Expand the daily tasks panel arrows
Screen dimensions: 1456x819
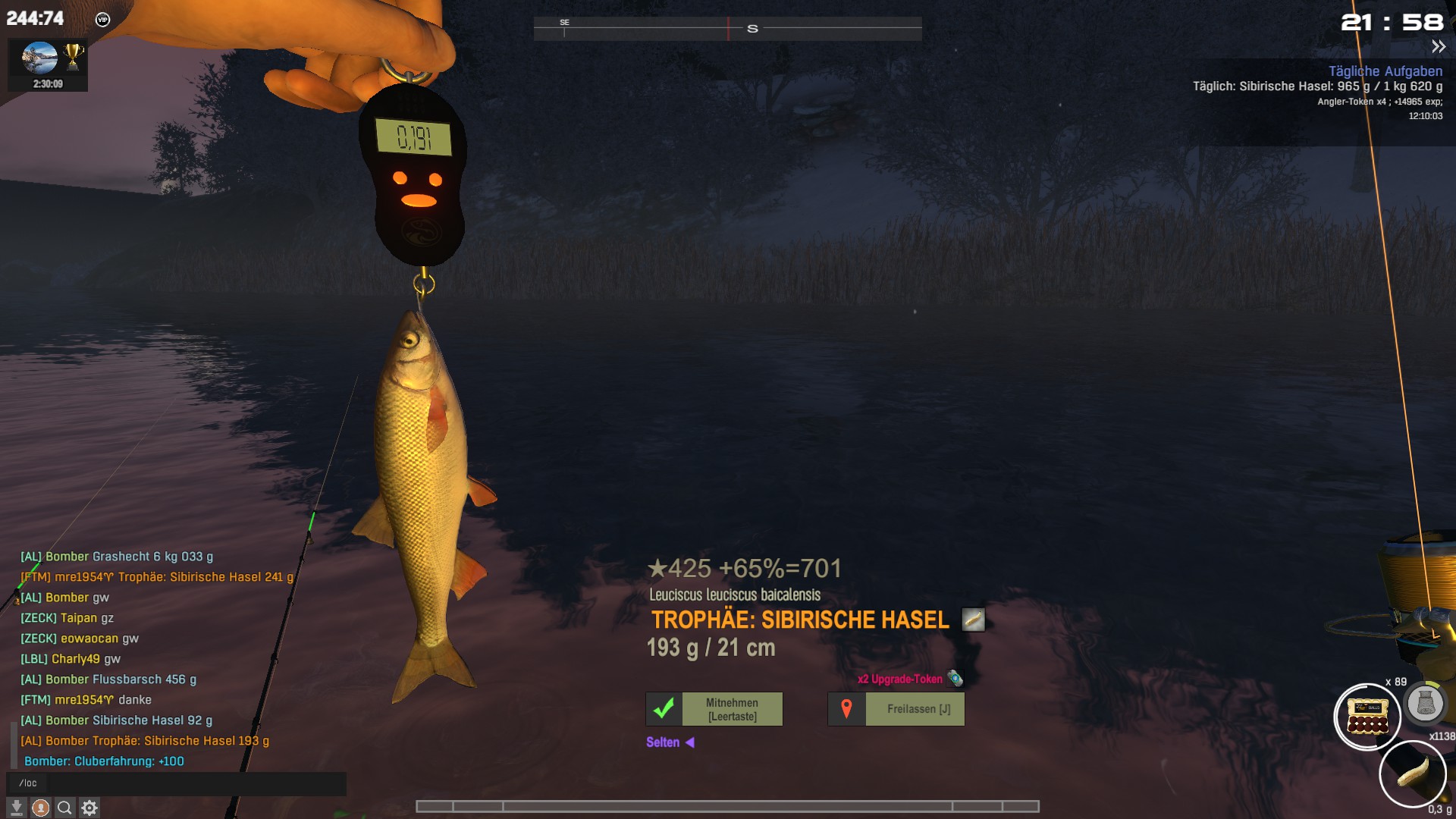pyautogui.click(x=1439, y=47)
